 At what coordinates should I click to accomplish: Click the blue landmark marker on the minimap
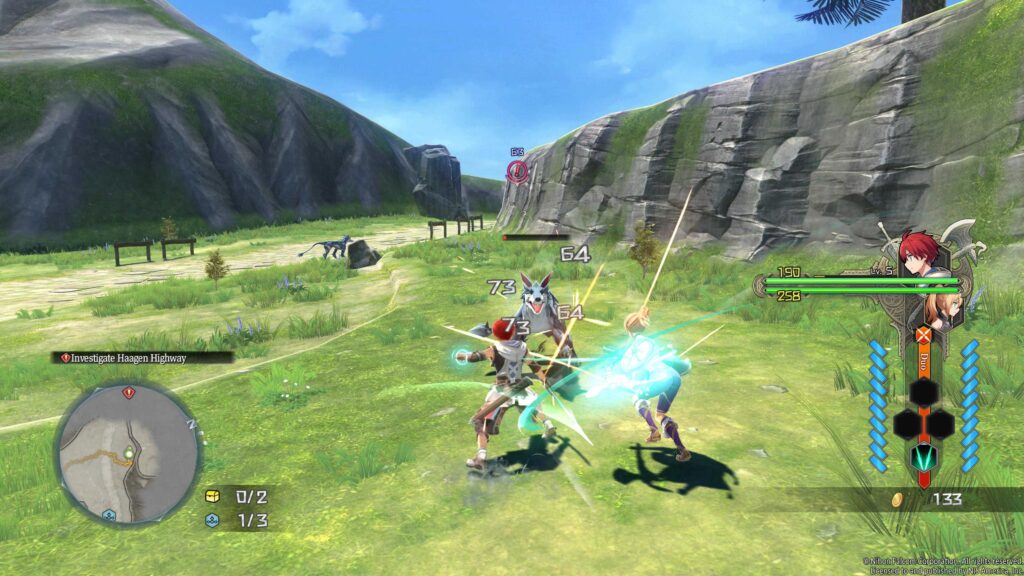(109, 514)
